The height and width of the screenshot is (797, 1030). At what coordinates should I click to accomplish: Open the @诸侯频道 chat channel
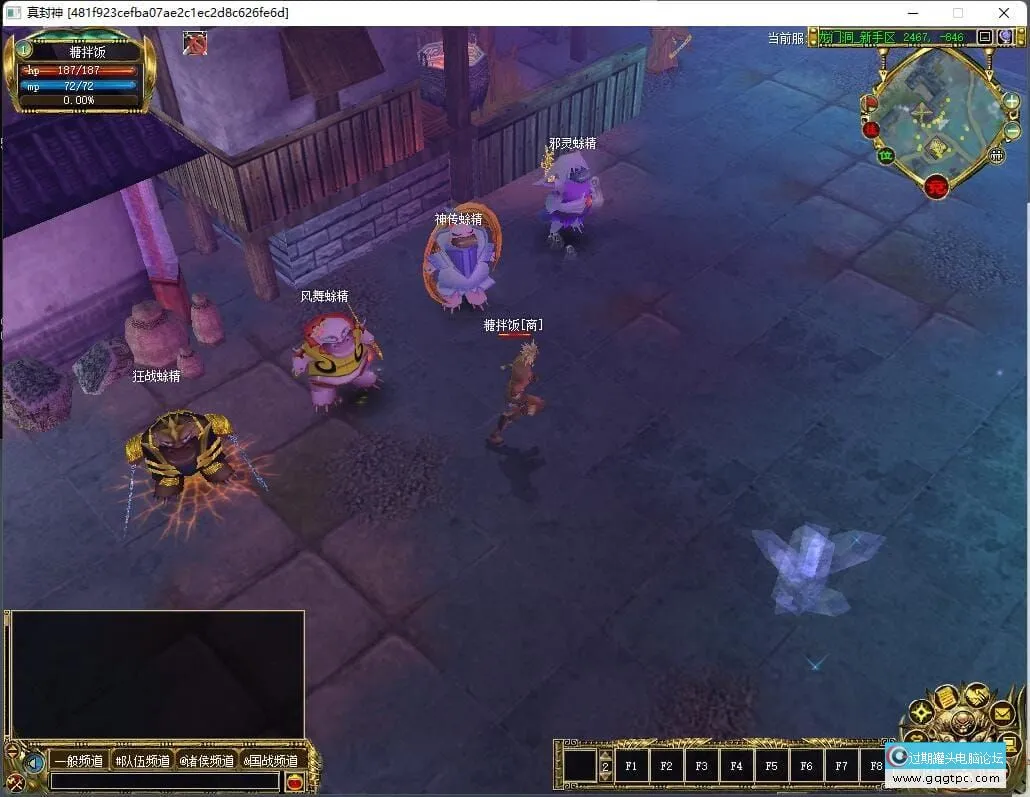207,761
